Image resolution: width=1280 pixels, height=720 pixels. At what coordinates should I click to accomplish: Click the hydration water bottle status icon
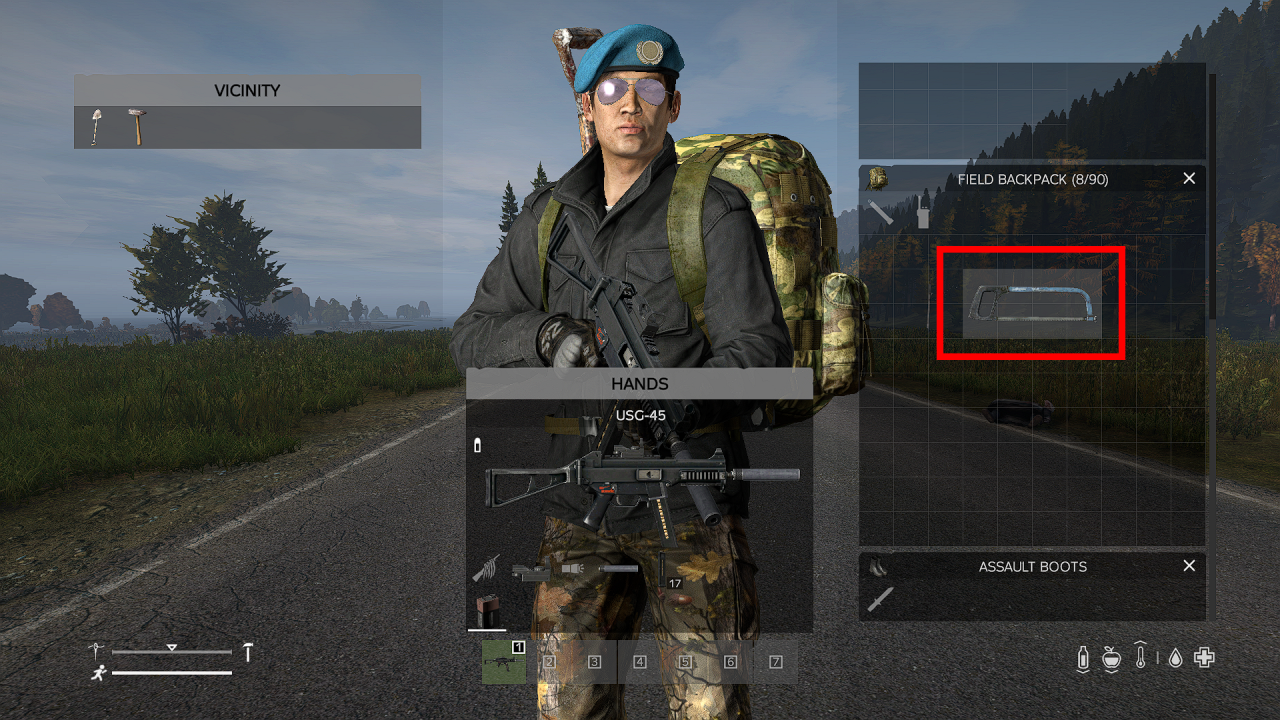pos(1083,658)
